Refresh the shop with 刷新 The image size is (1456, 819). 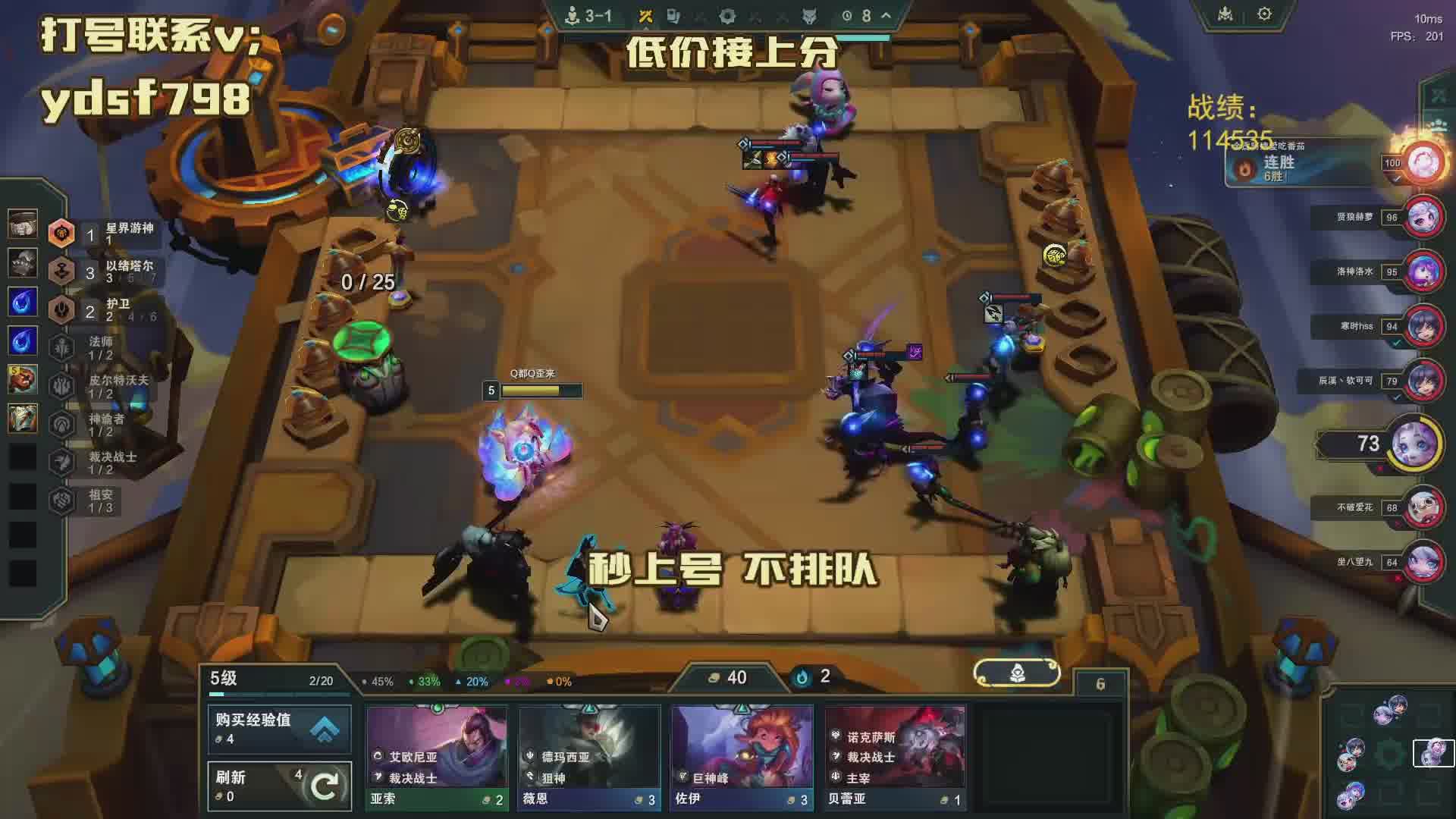pyautogui.click(x=279, y=786)
